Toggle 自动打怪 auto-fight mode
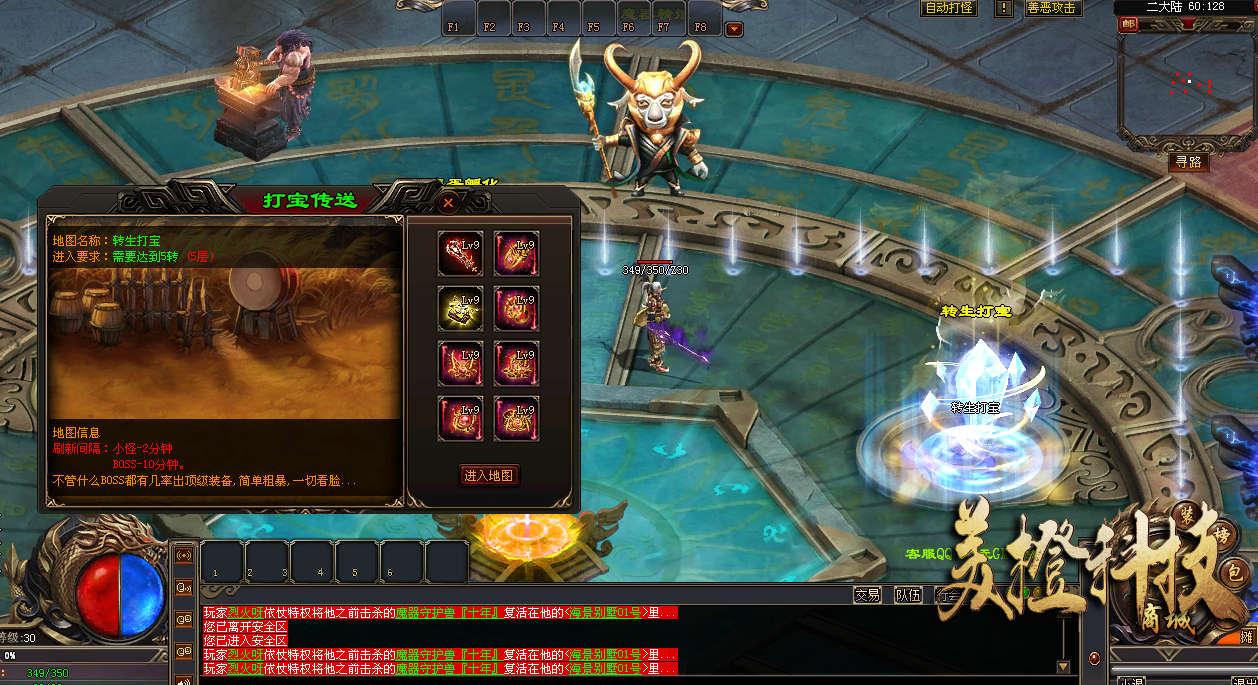The width and height of the screenshot is (1258, 685). [x=948, y=8]
